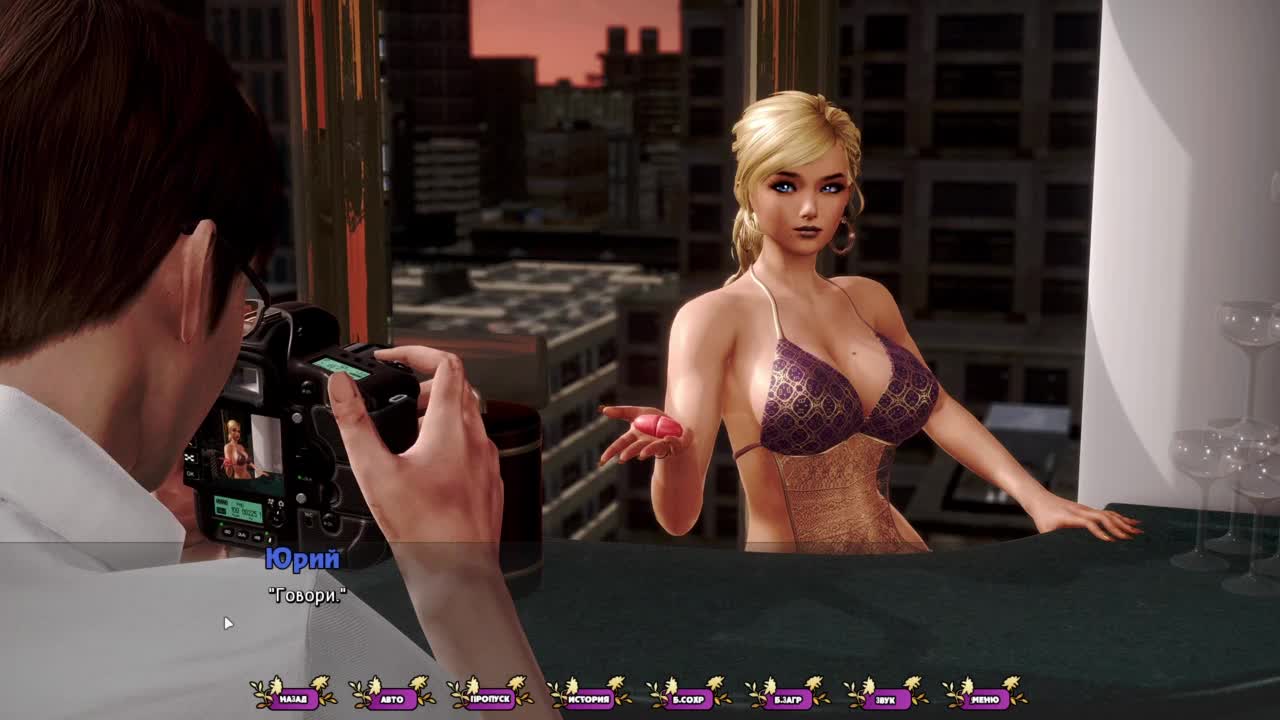Go back with the Назад button
The height and width of the screenshot is (720, 1280).
click(x=293, y=699)
